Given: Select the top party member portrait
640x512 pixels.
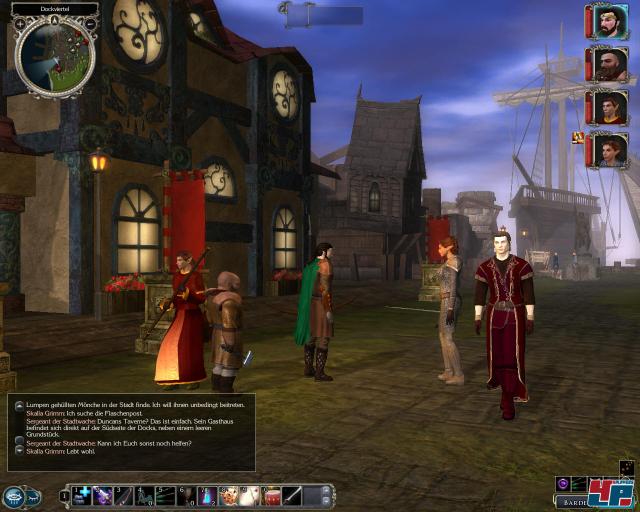Looking at the screenshot, I should tap(608, 21).
